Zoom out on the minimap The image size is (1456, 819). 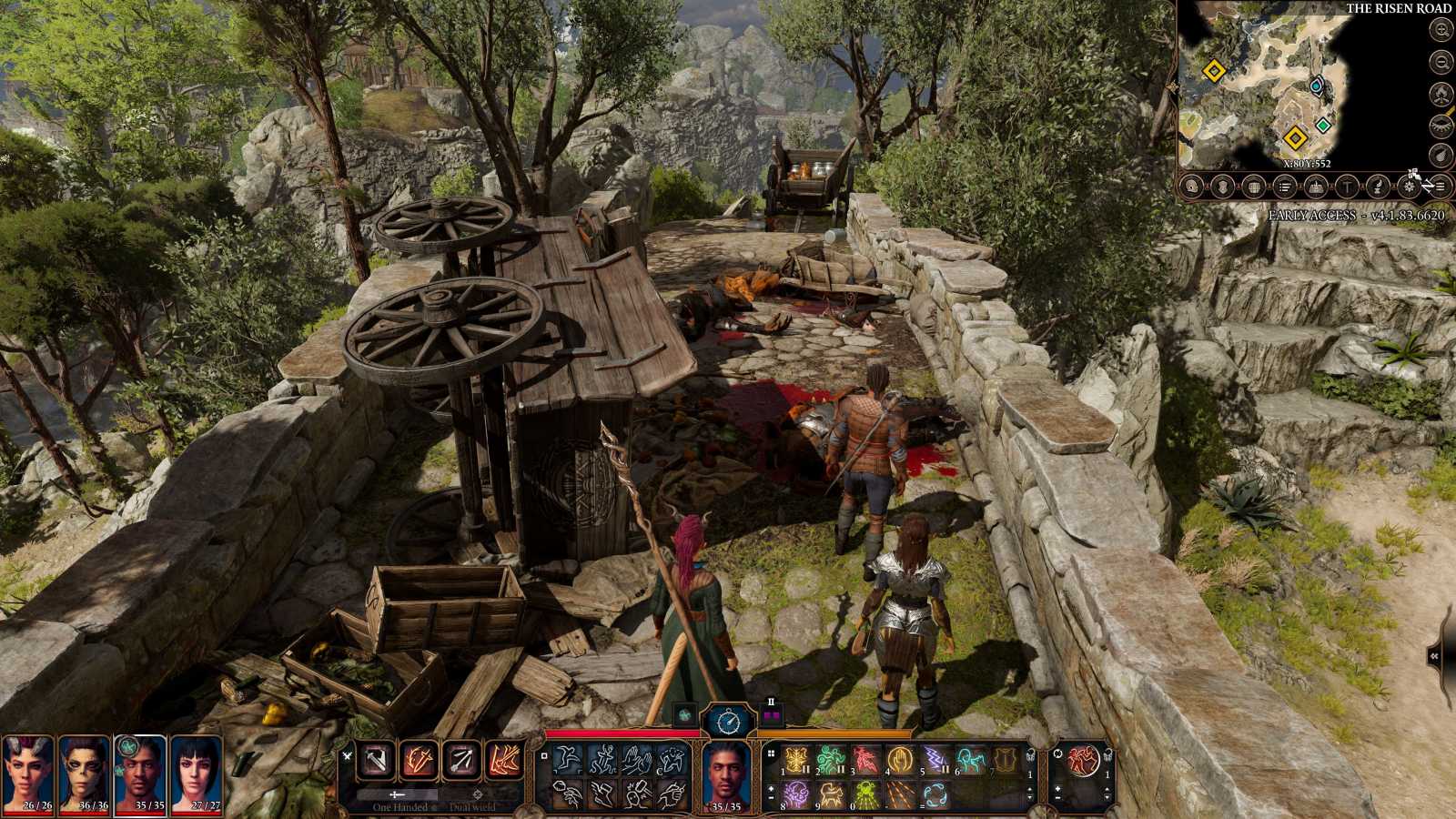coord(1441,62)
